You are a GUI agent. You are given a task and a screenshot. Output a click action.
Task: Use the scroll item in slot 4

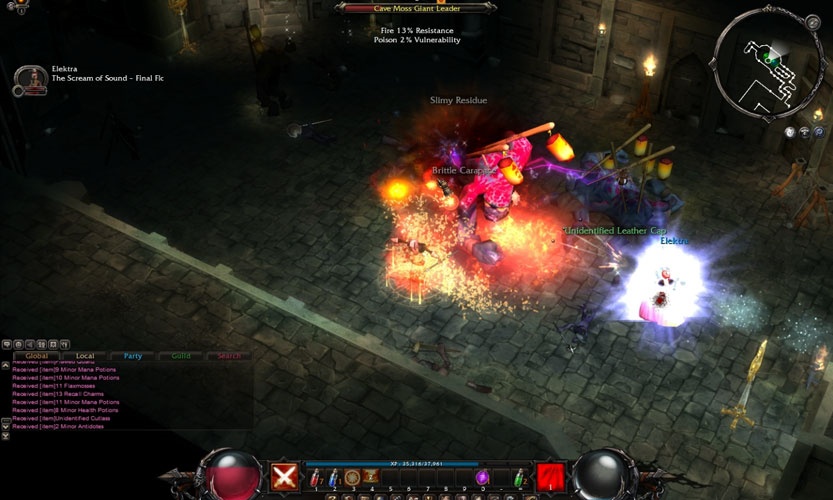pyautogui.click(x=370, y=477)
